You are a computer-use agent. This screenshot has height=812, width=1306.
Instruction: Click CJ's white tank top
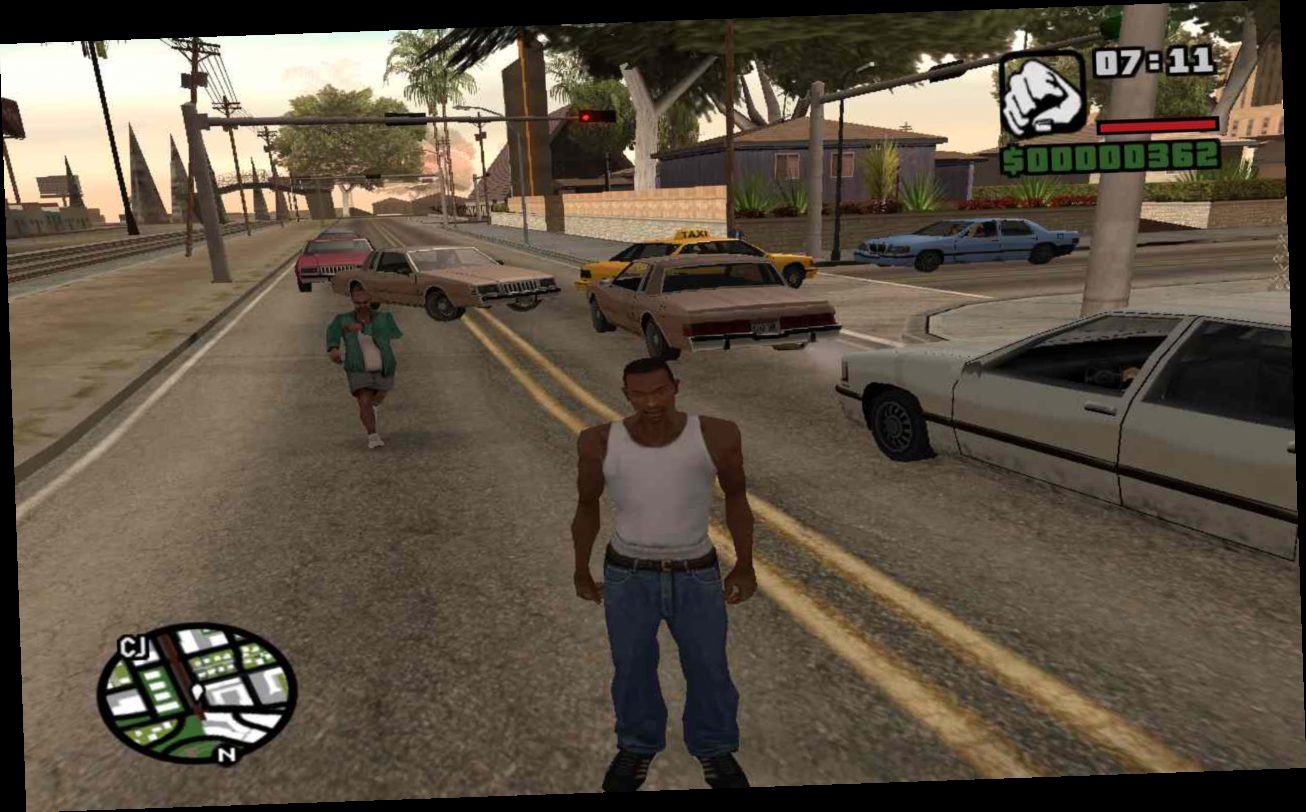[x=656, y=480]
